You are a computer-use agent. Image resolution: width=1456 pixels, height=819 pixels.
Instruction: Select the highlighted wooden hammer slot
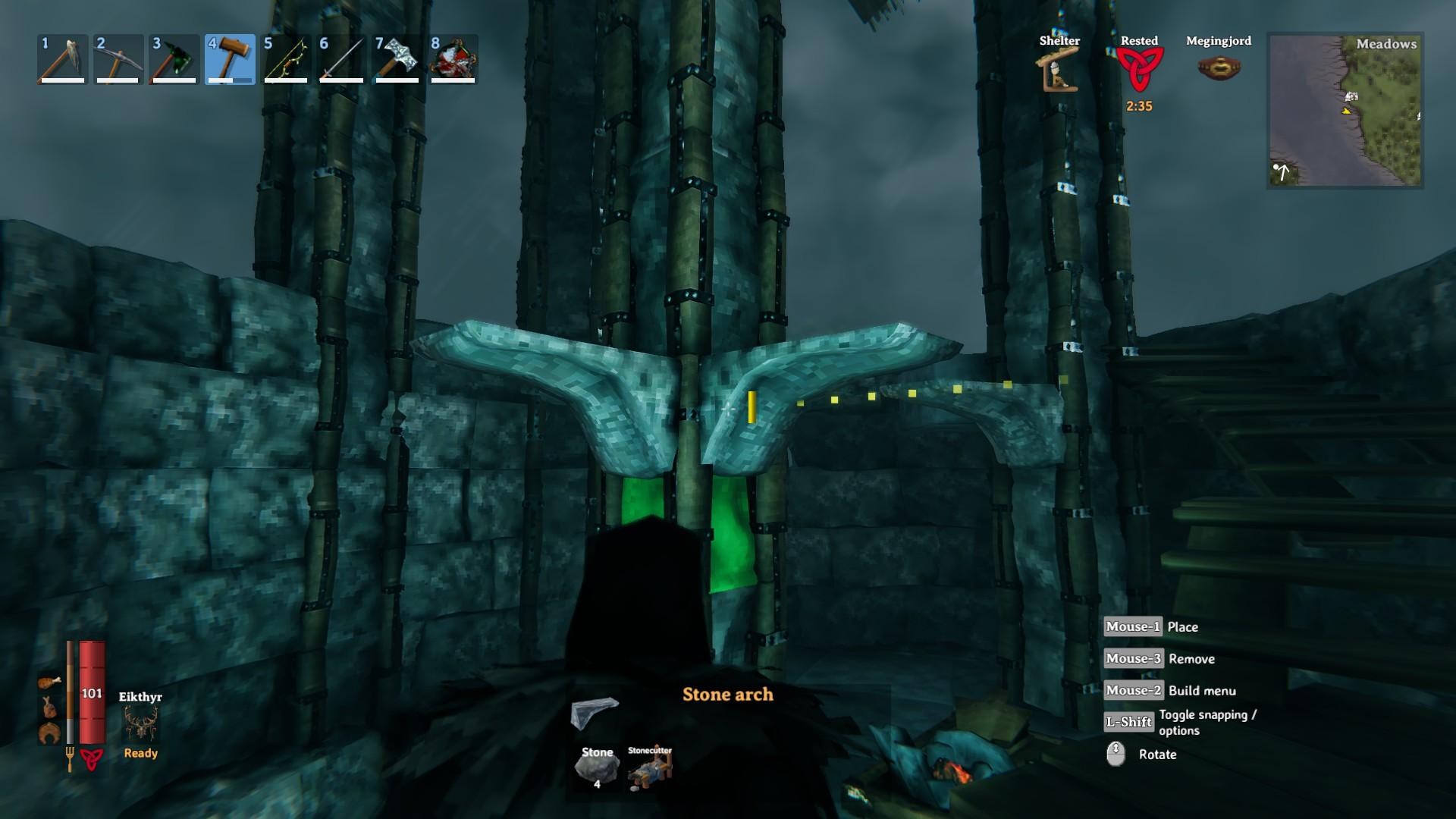(230, 59)
